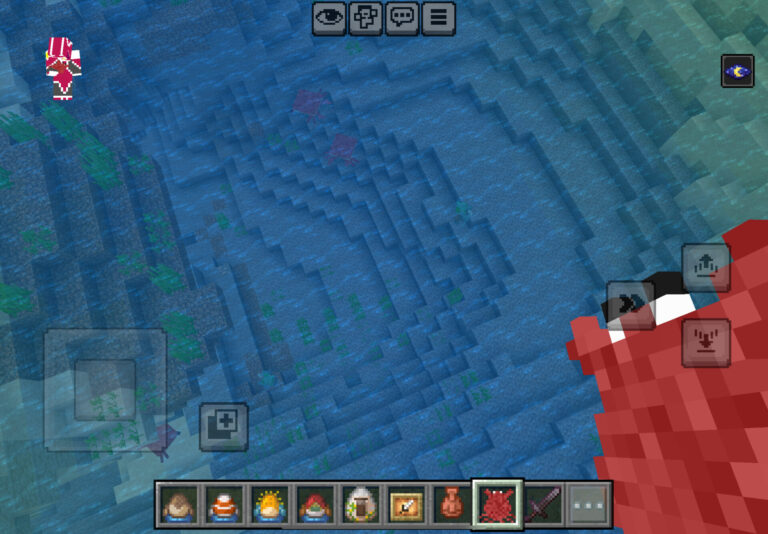The image size is (768, 534).
Task: Tap the square button with plus sign
Action: pyautogui.click(x=223, y=426)
